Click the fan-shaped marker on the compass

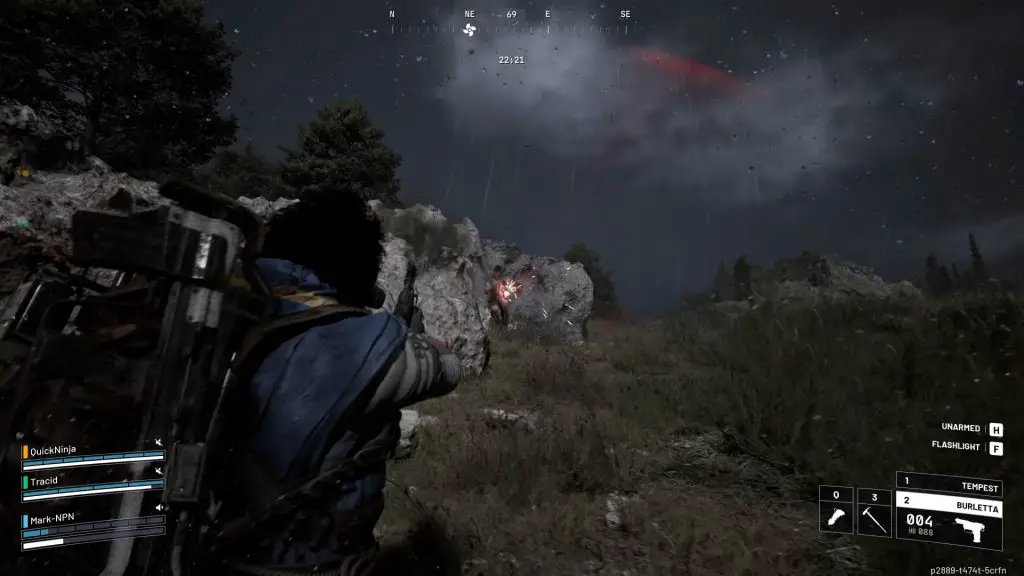pyautogui.click(x=470, y=29)
